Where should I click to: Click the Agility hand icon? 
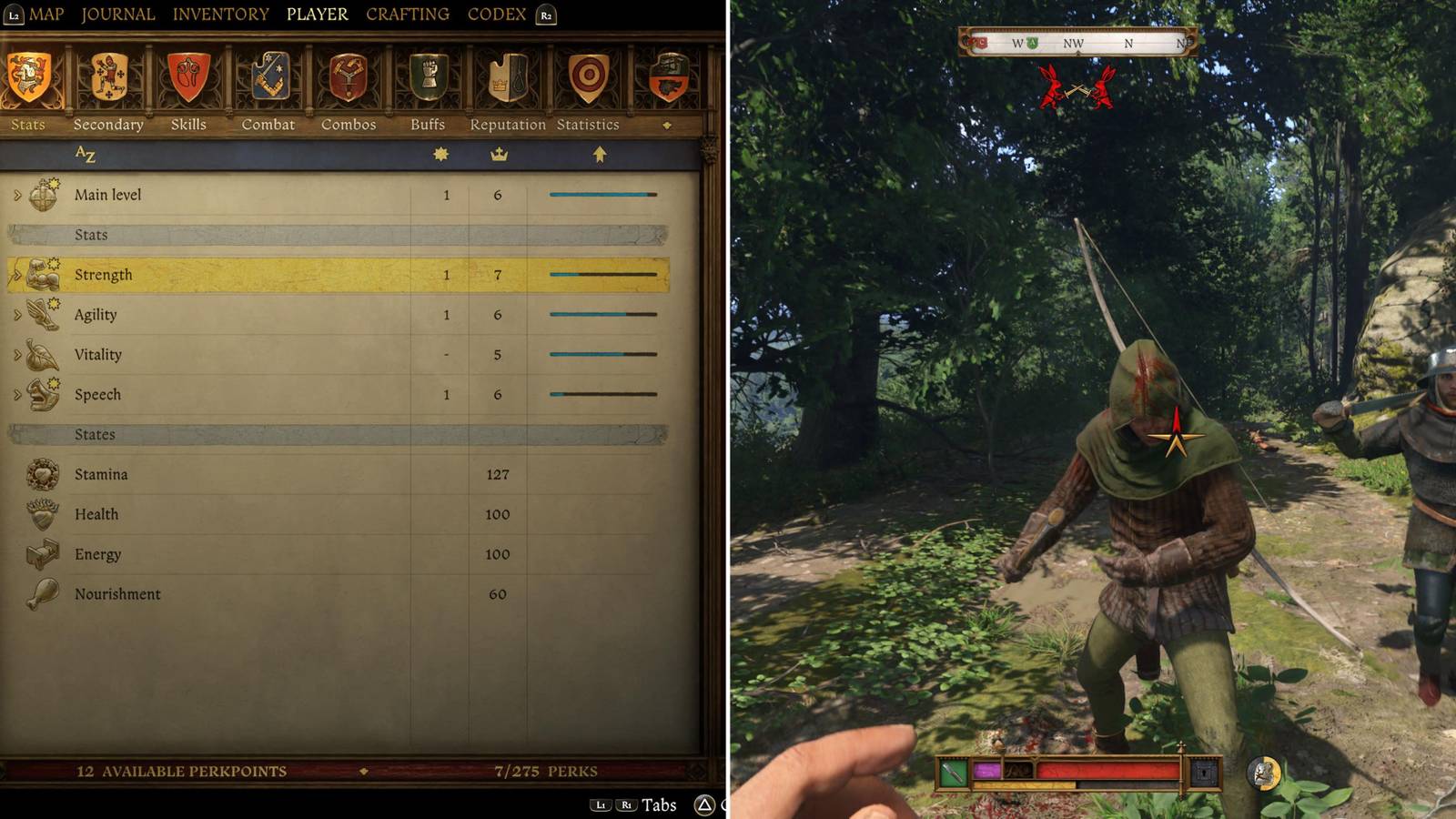(40, 314)
